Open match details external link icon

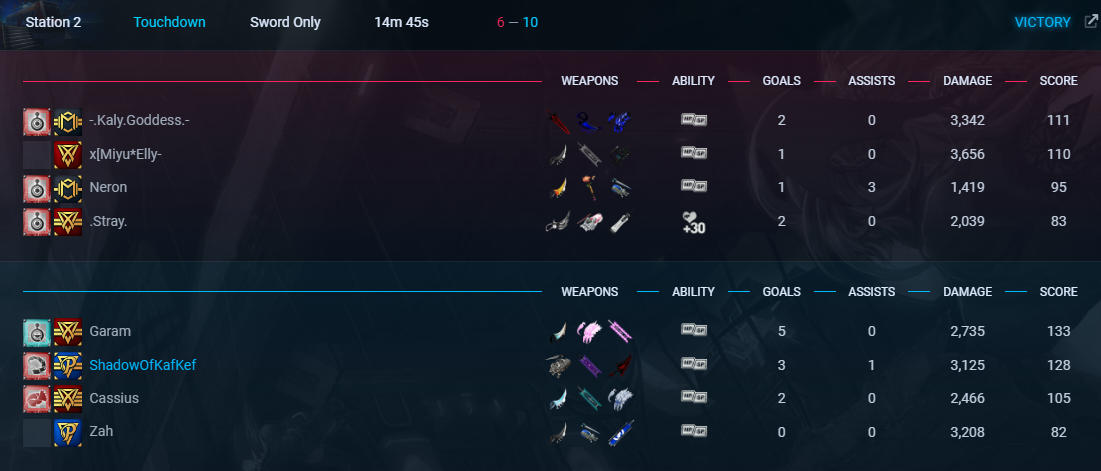click(x=1090, y=22)
